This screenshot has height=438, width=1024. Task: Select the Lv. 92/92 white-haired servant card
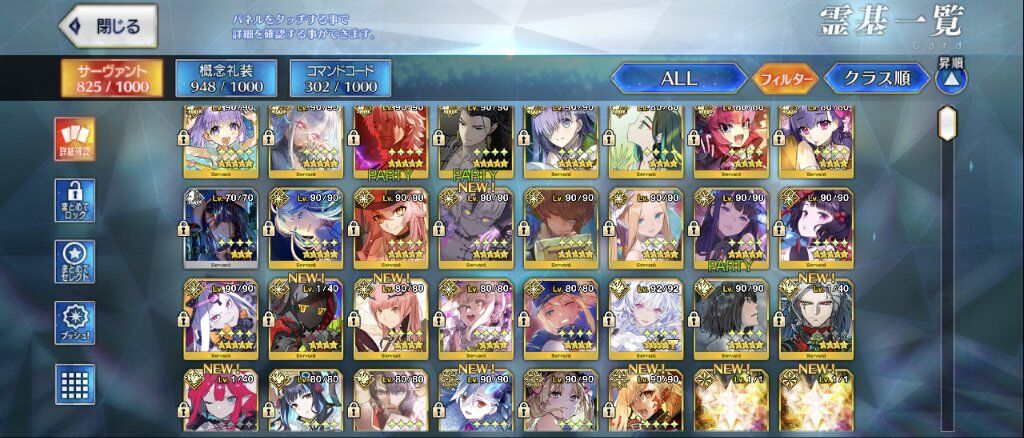(648, 318)
